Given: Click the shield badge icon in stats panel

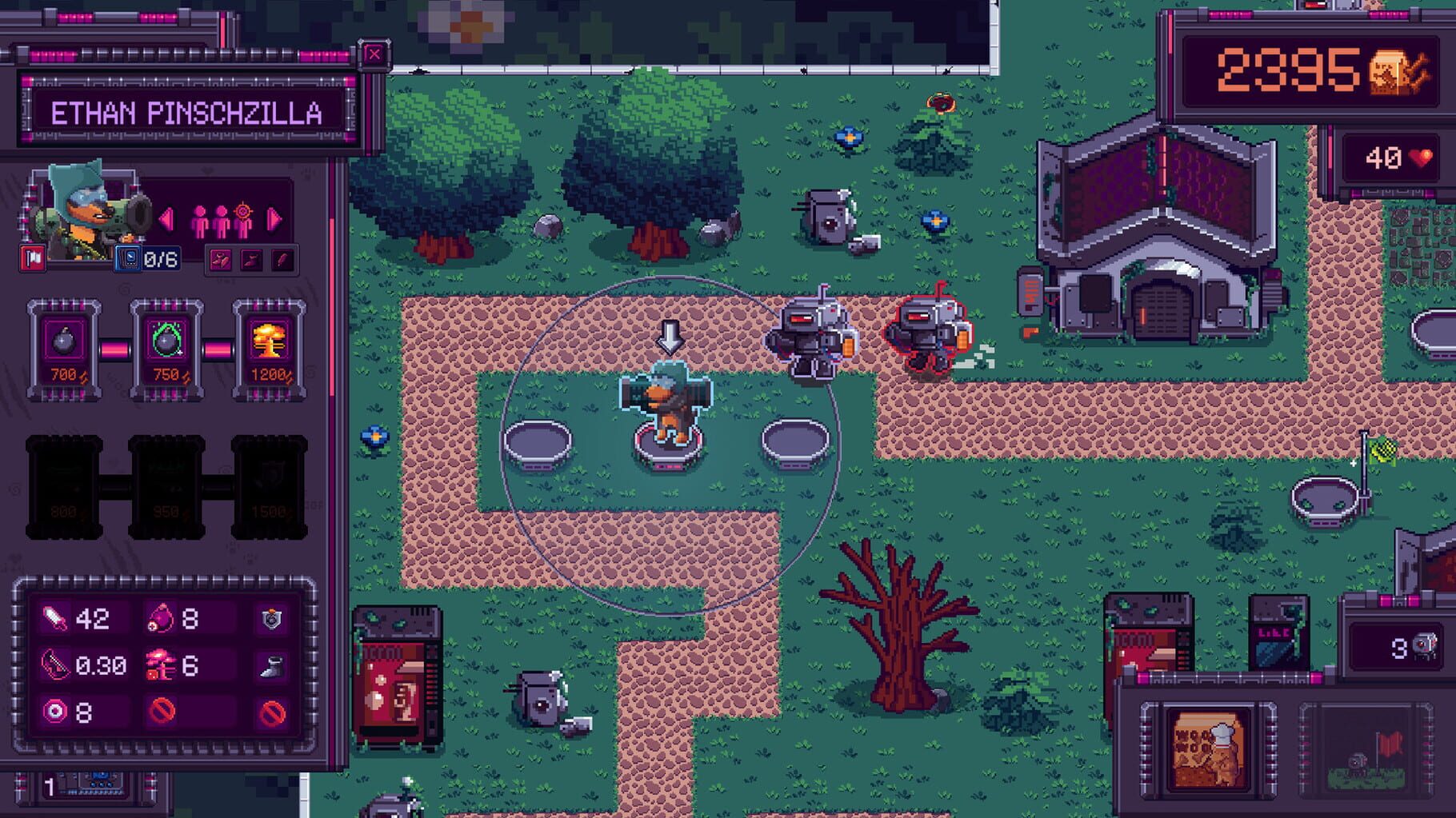Looking at the screenshot, I should click(271, 619).
